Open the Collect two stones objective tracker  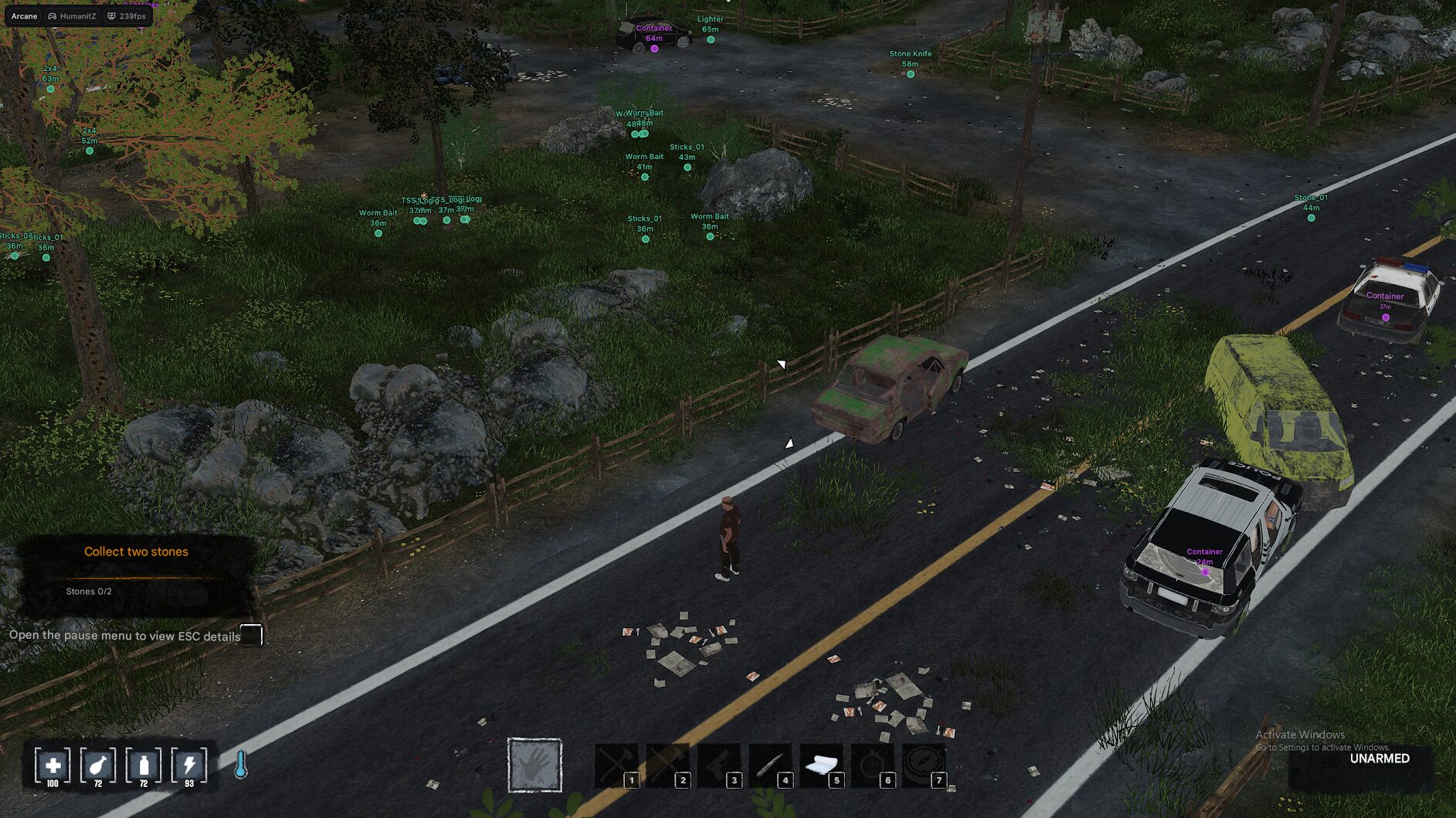click(136, 552)
